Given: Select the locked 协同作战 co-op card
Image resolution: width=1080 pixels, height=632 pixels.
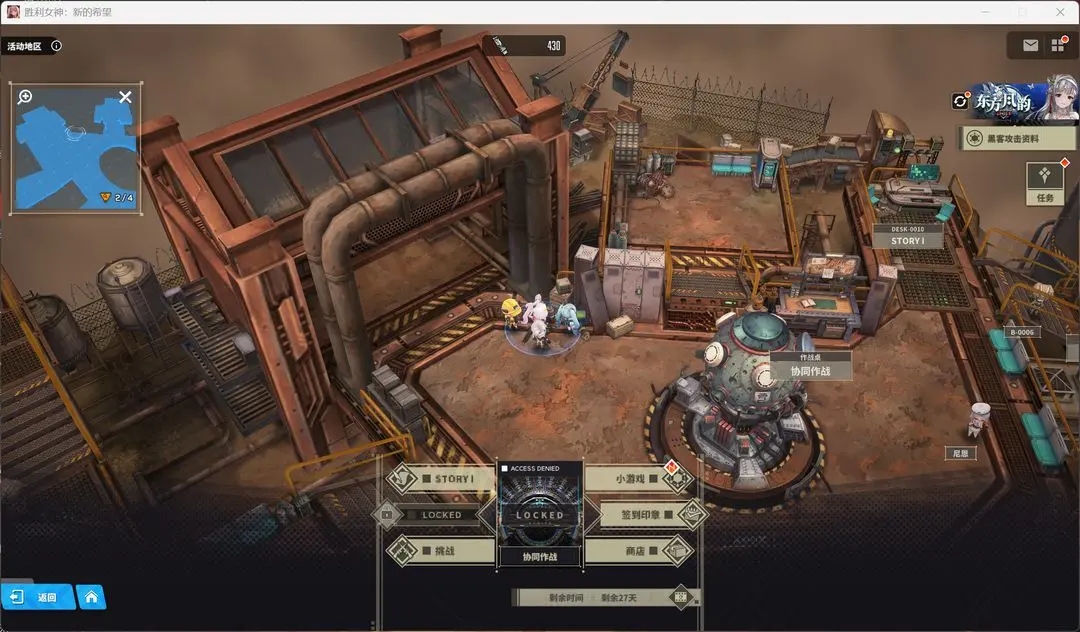Looking at the screenshot, I should pyautogui.click(x=540, y=516).
